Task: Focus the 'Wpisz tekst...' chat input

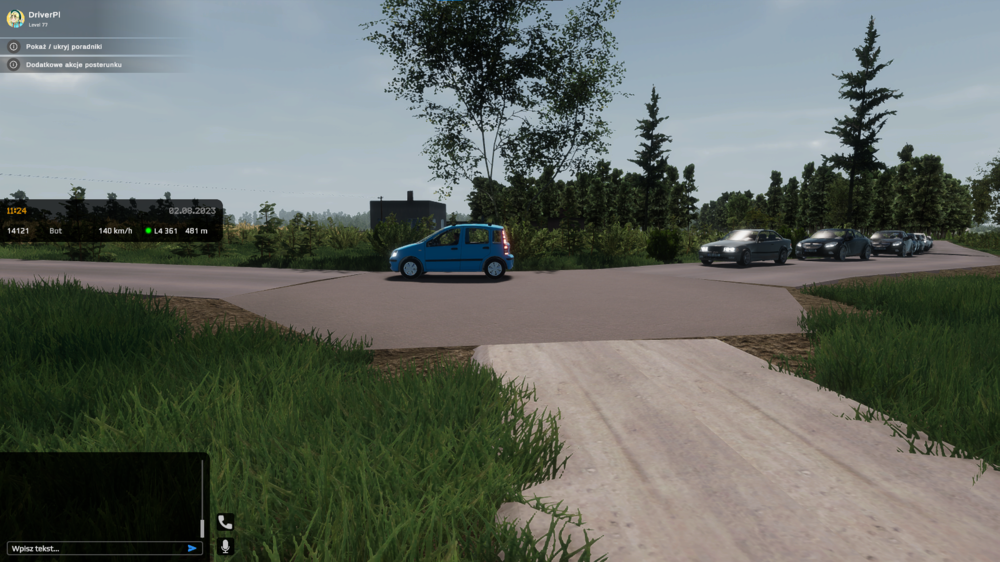Action: 95,548
